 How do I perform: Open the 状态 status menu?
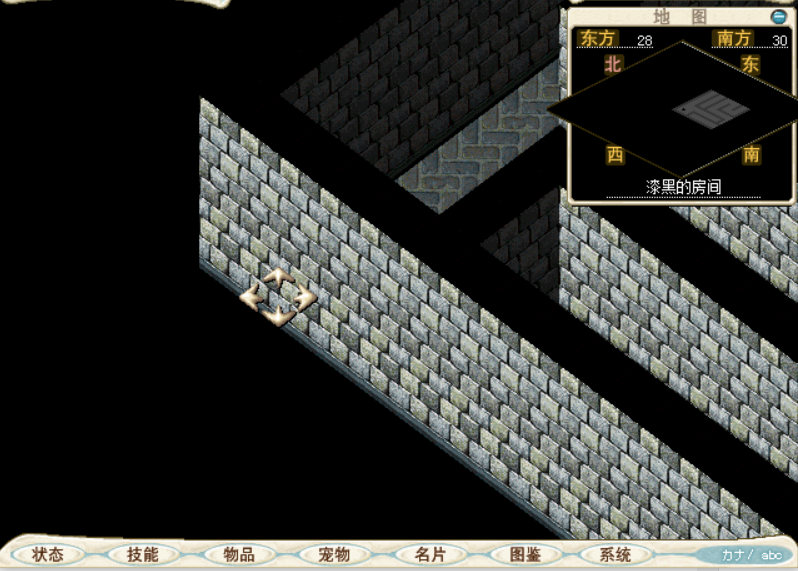coord(48,554)
